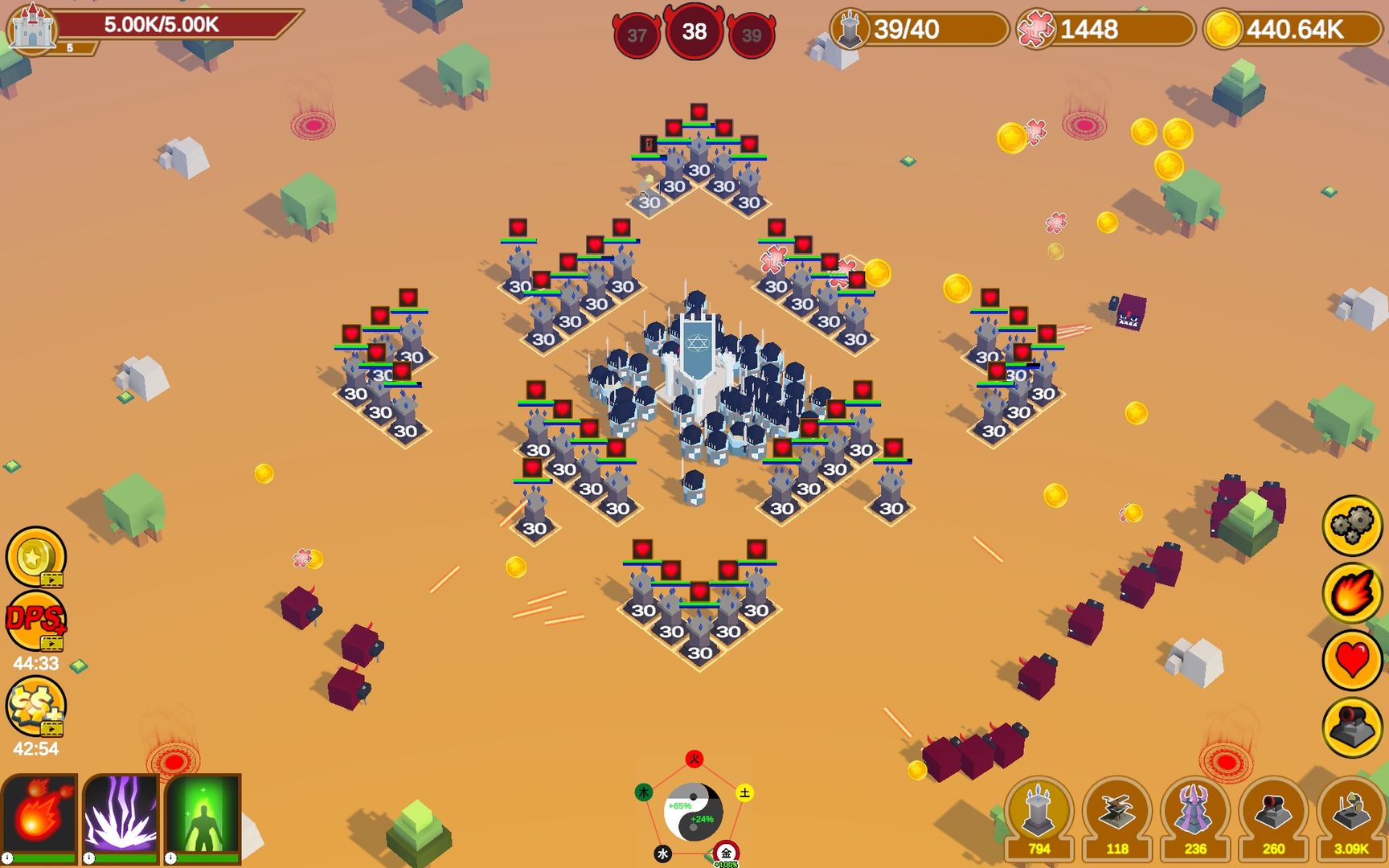Activate the DPS boost button

click(35, 620)
